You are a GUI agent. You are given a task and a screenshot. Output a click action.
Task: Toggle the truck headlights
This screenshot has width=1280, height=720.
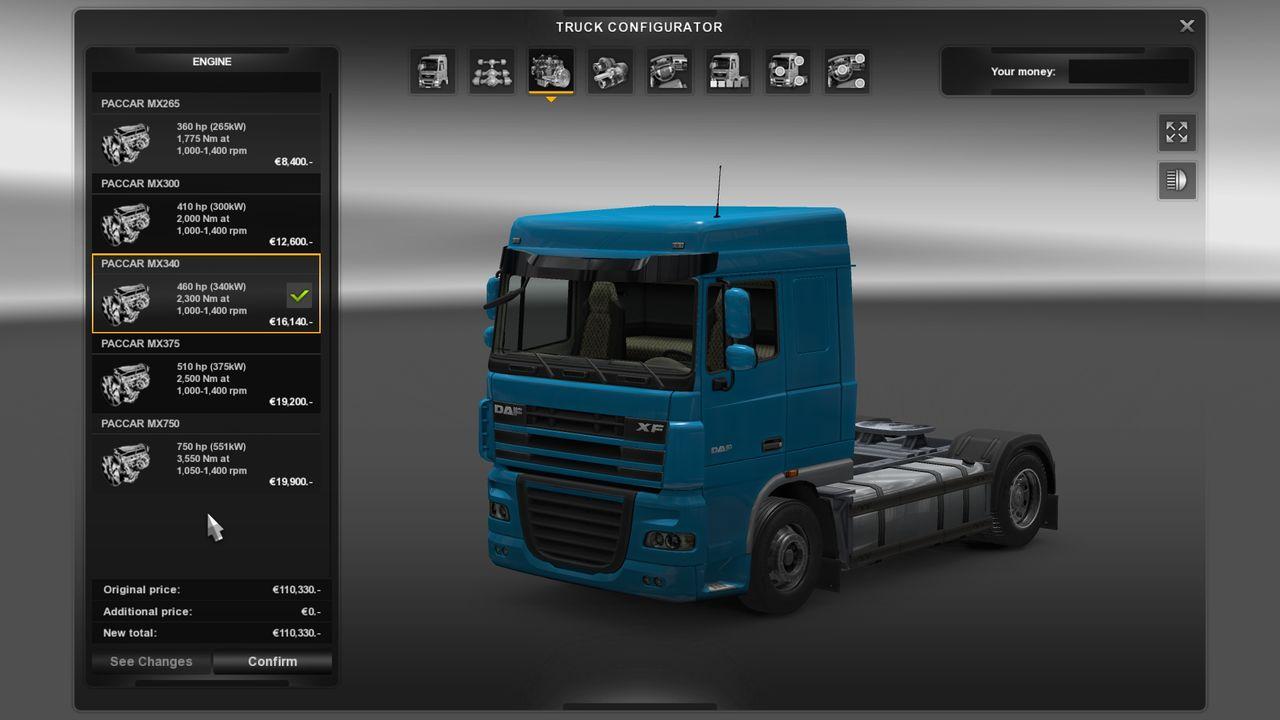(1177, 181)
